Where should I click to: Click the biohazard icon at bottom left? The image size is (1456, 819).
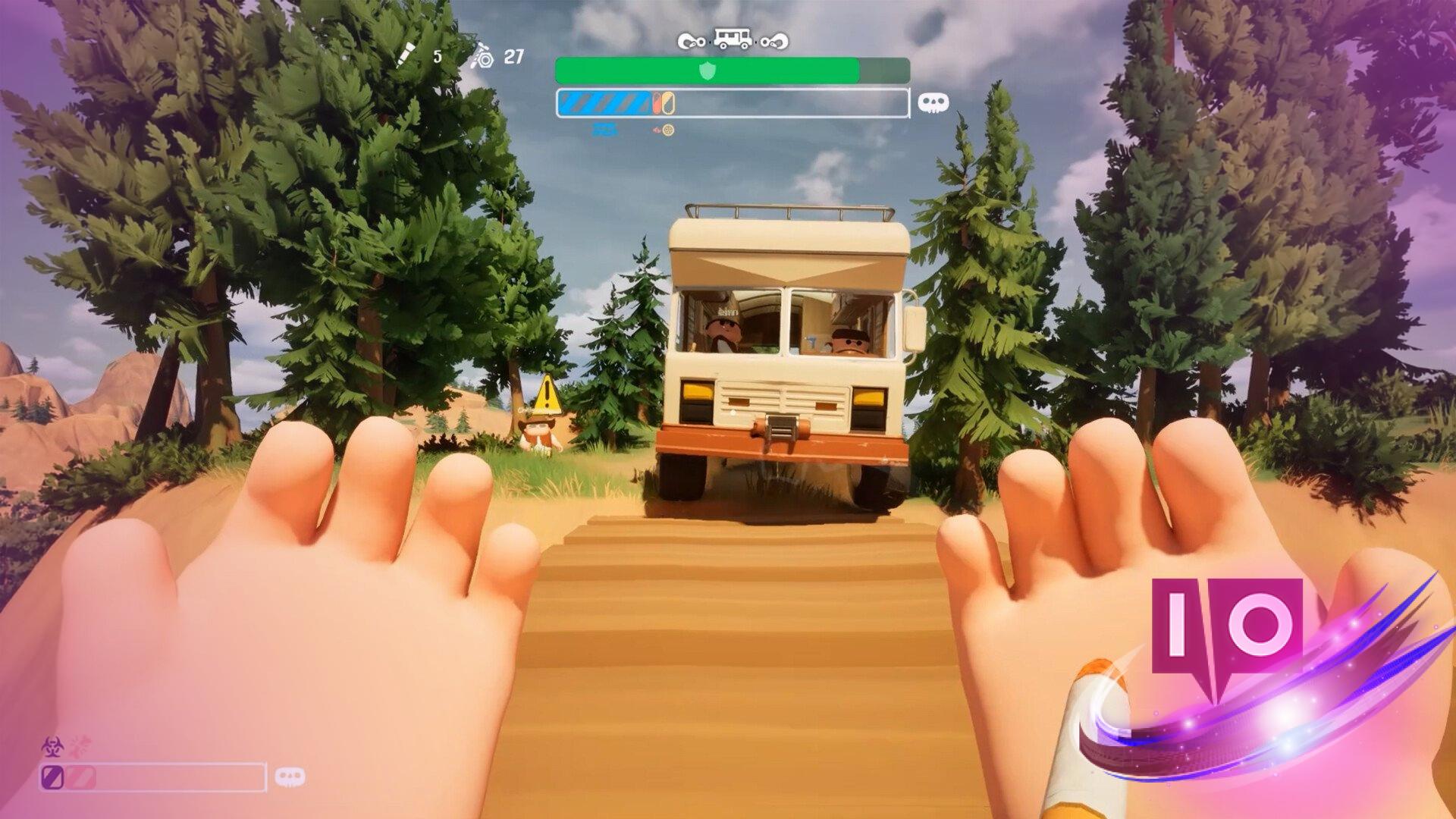coord(52,747)
